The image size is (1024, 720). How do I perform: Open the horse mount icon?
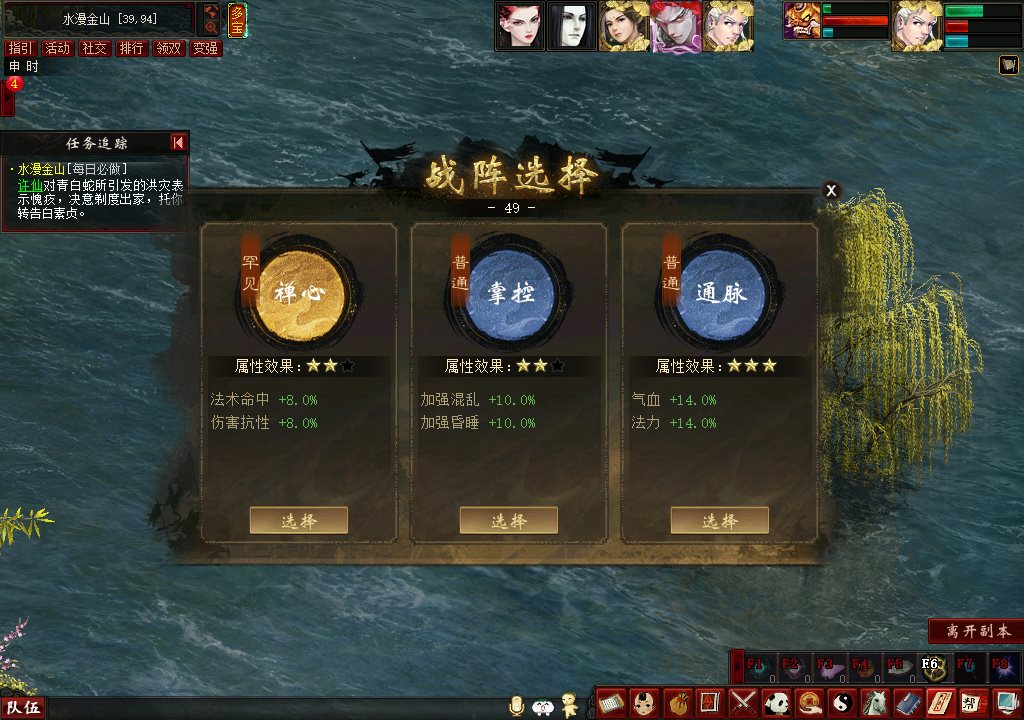click(x=874, y=703)
